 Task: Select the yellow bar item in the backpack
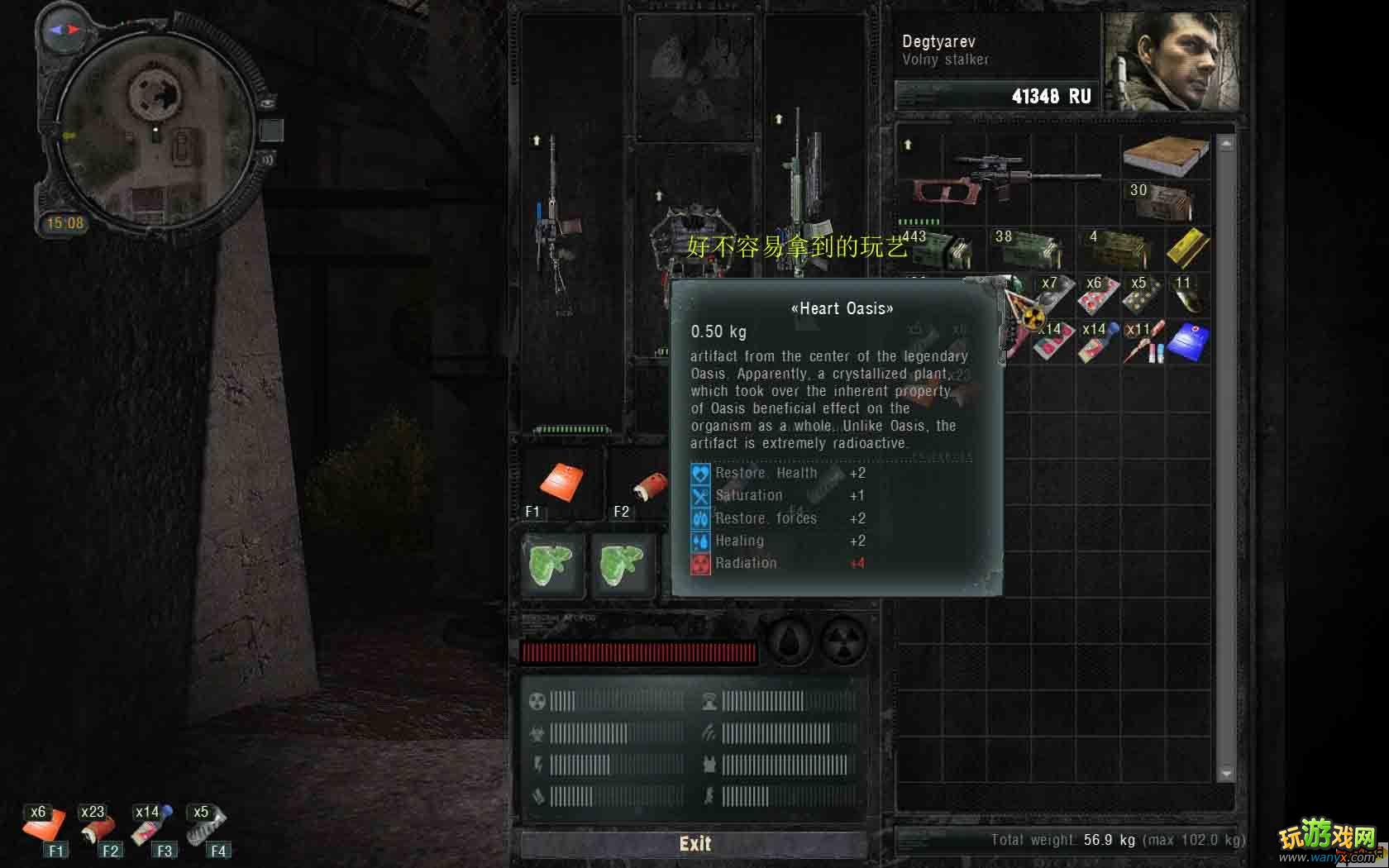pyautogui.click(x=1187, y=248)
